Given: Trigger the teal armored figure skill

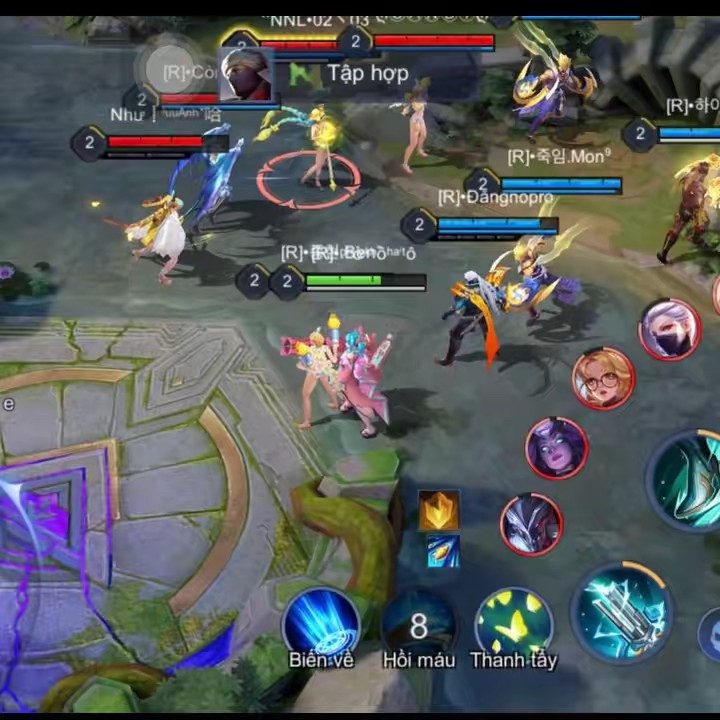Looking at the screenshot, I should [689, 480].
